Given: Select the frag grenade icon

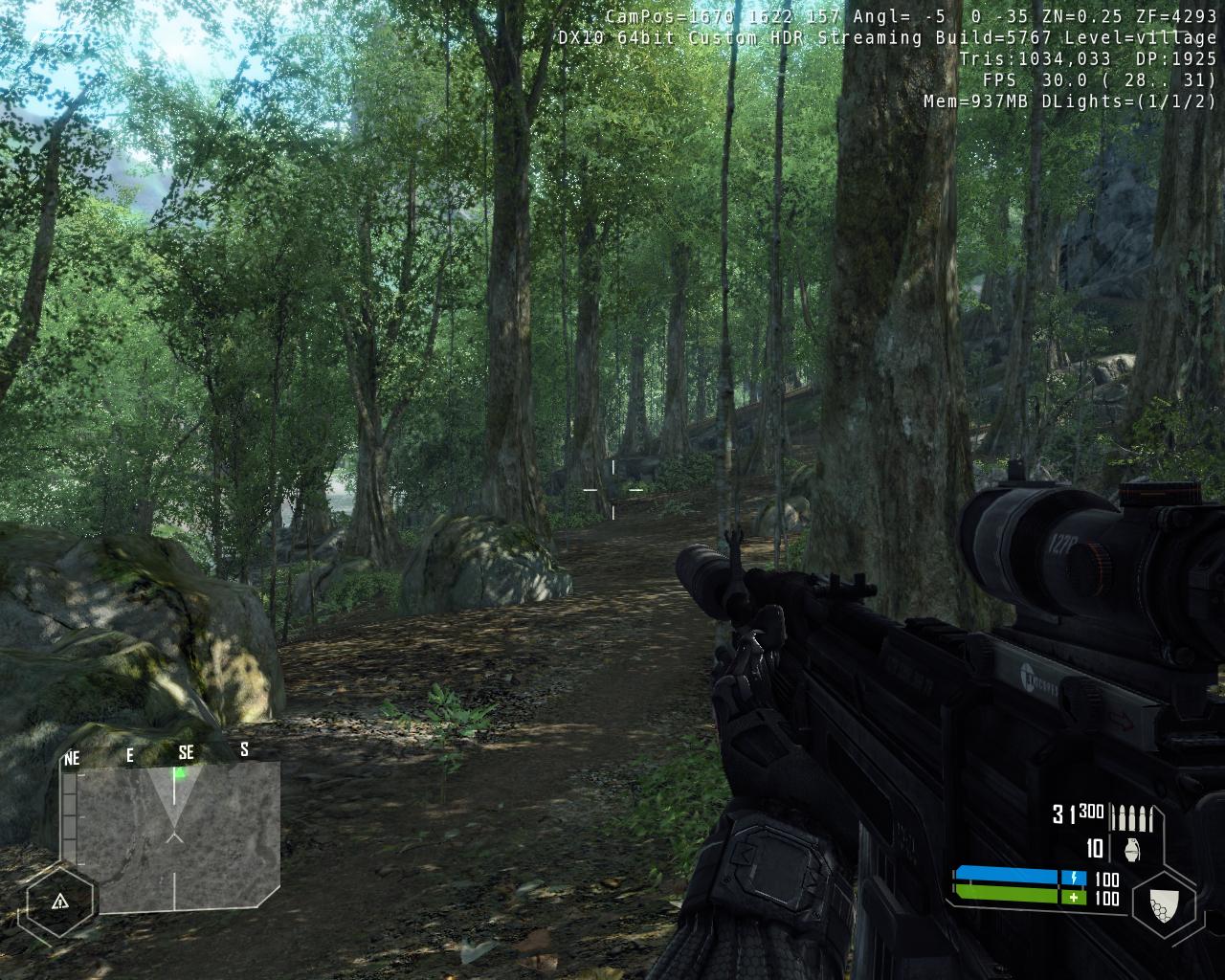Looking at the screenshot, I should coord(1123,849).
